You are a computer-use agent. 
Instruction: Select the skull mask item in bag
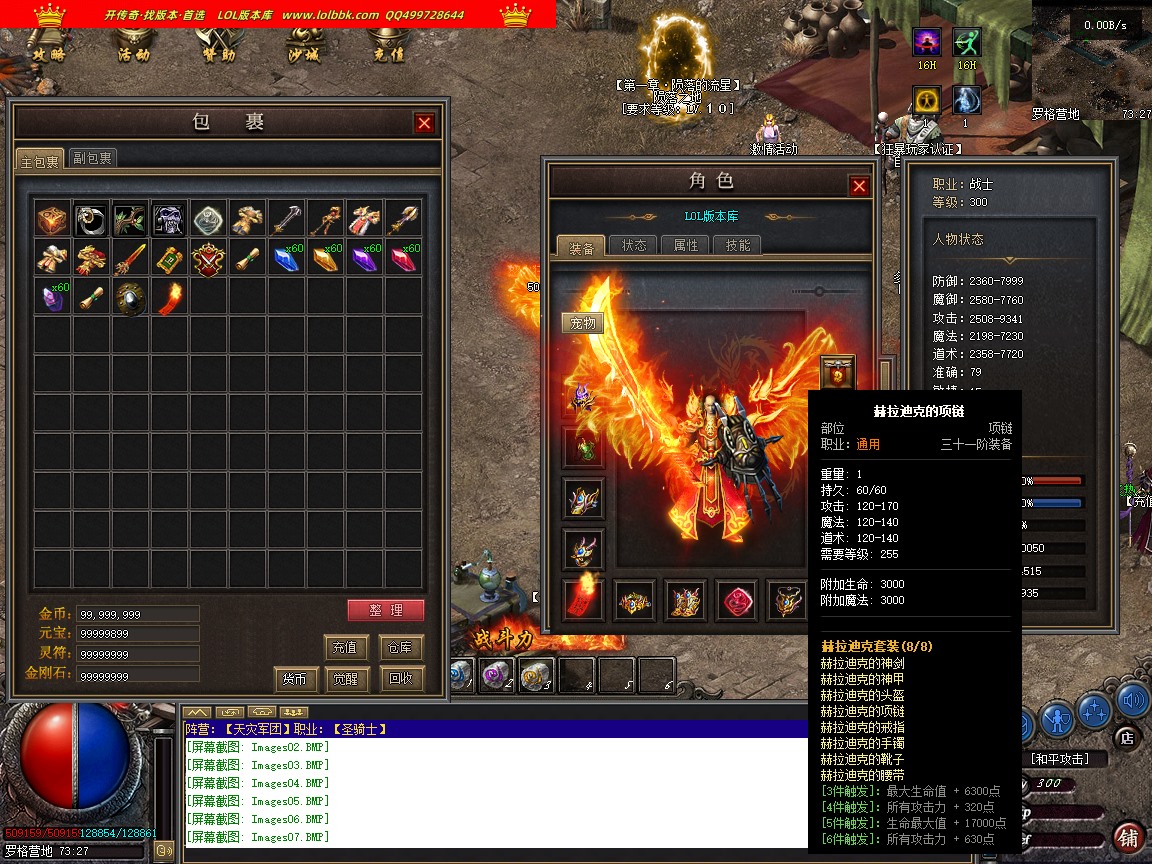(x=169, y=220)
